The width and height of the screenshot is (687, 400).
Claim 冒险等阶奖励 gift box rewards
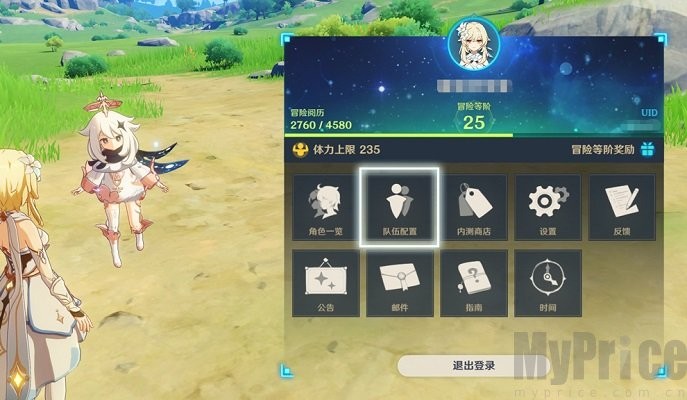(647, 150)
